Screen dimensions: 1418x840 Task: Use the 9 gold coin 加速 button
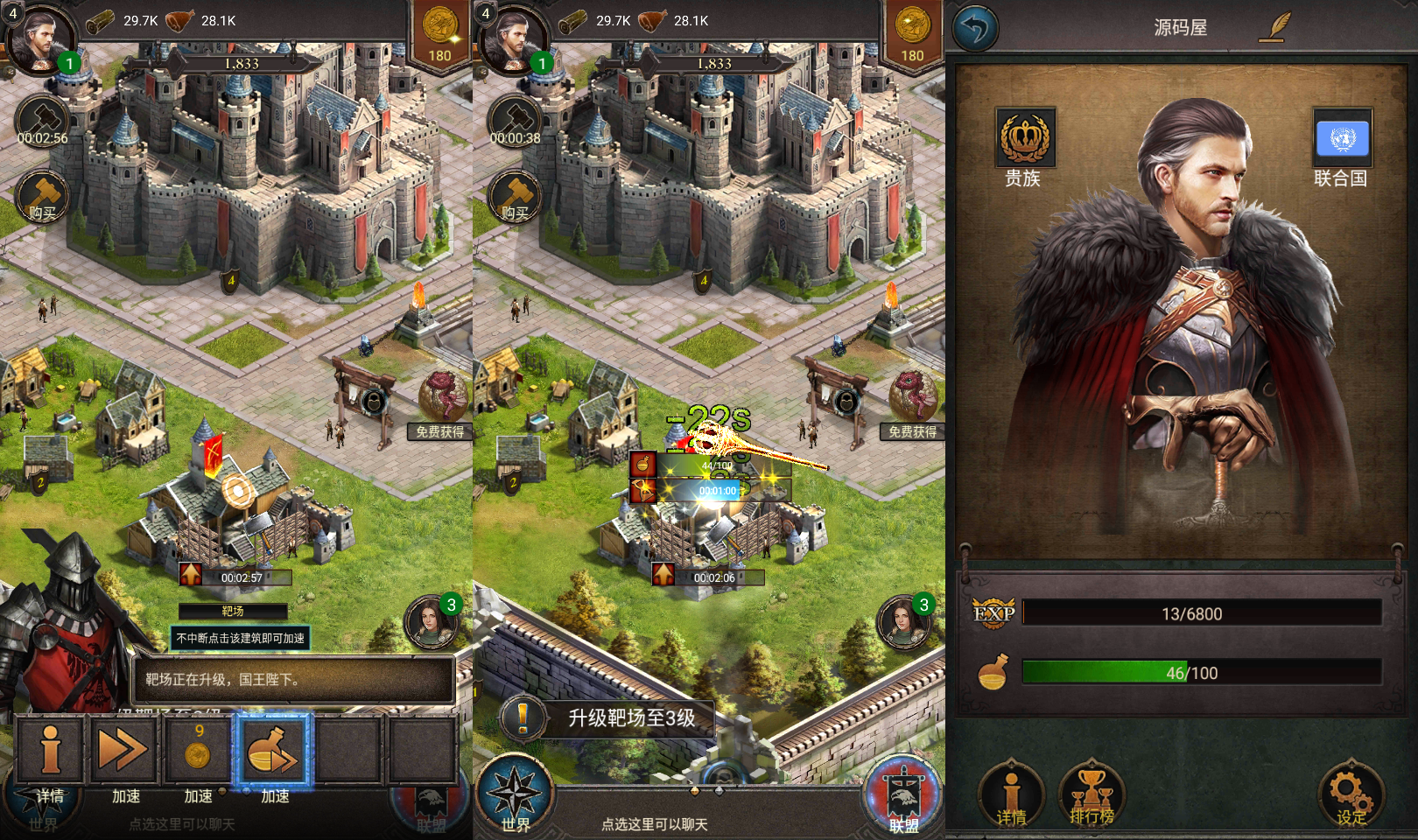pos(198,750)
